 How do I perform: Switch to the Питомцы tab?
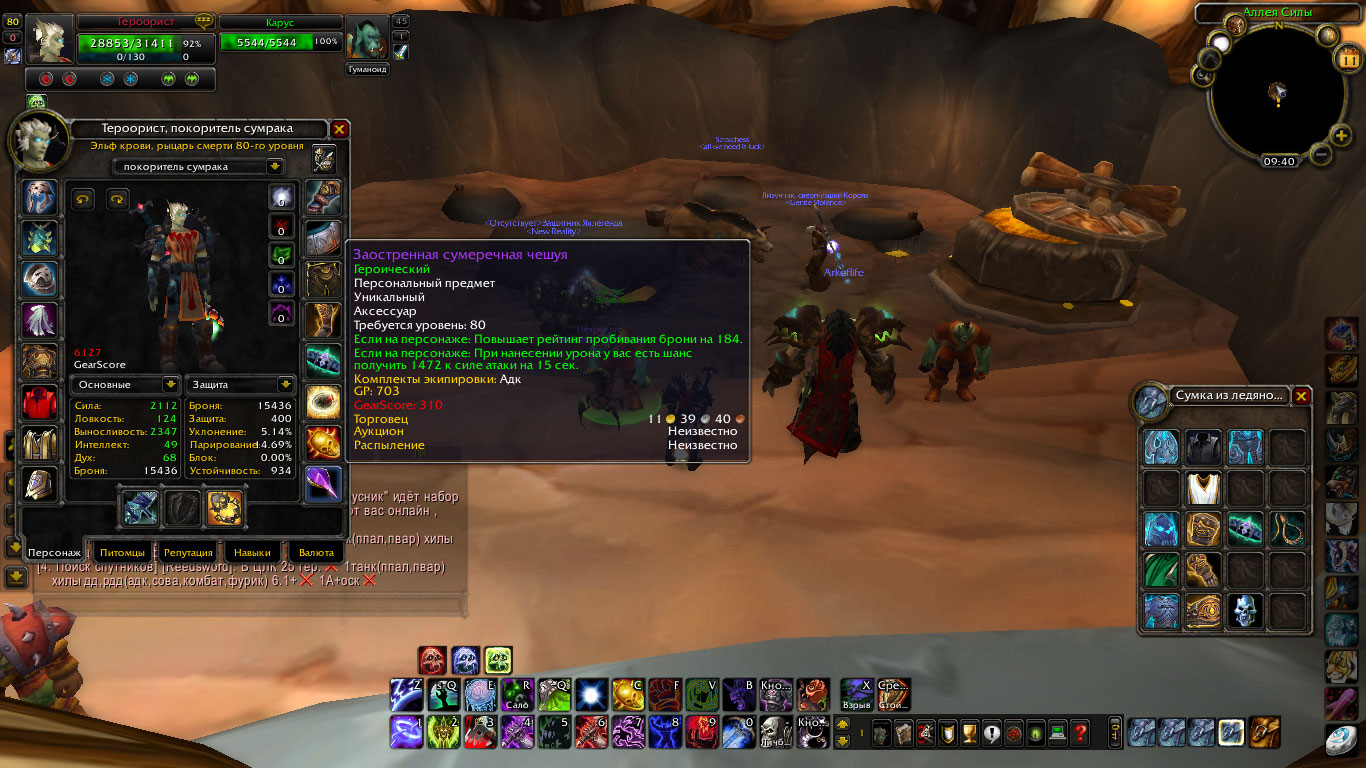click(123, 552)
